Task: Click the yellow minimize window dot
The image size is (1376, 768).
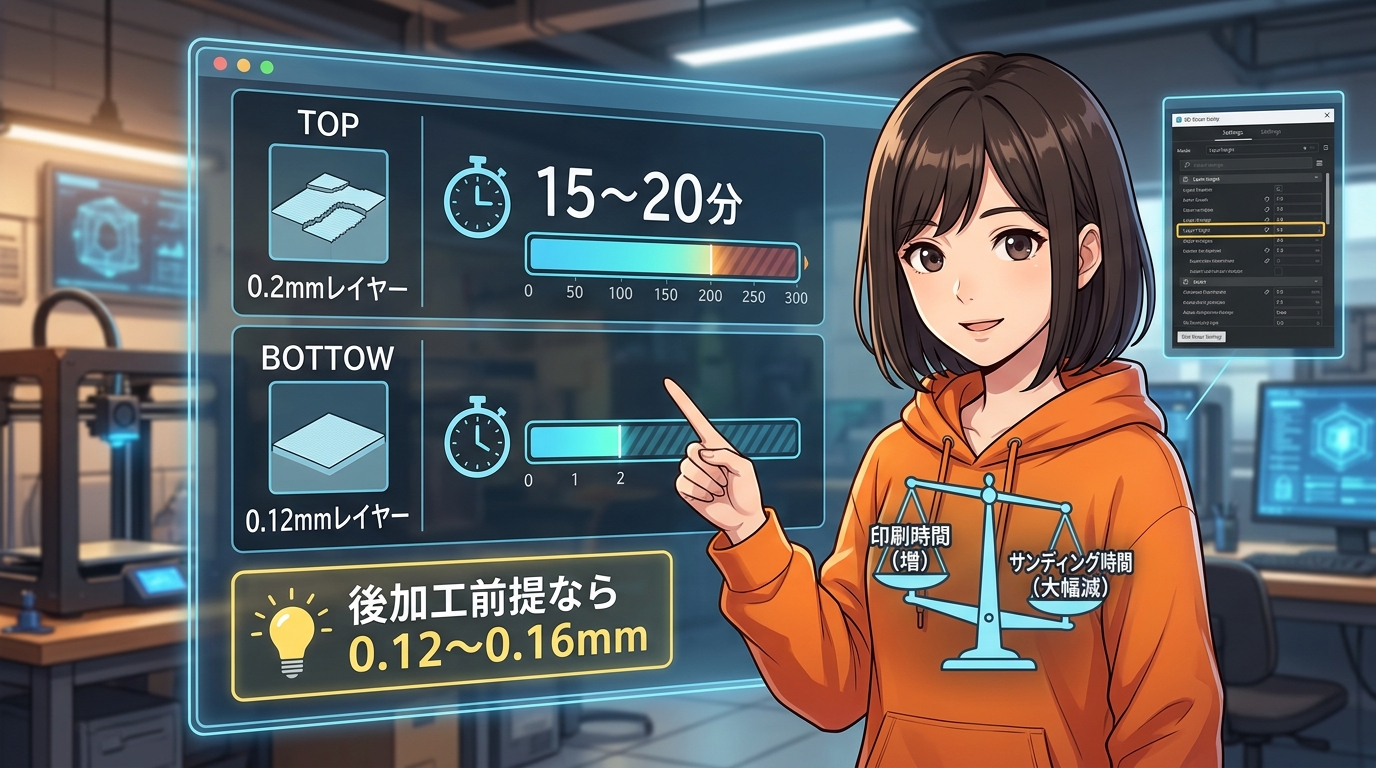Action: click(x=243, y=65)
